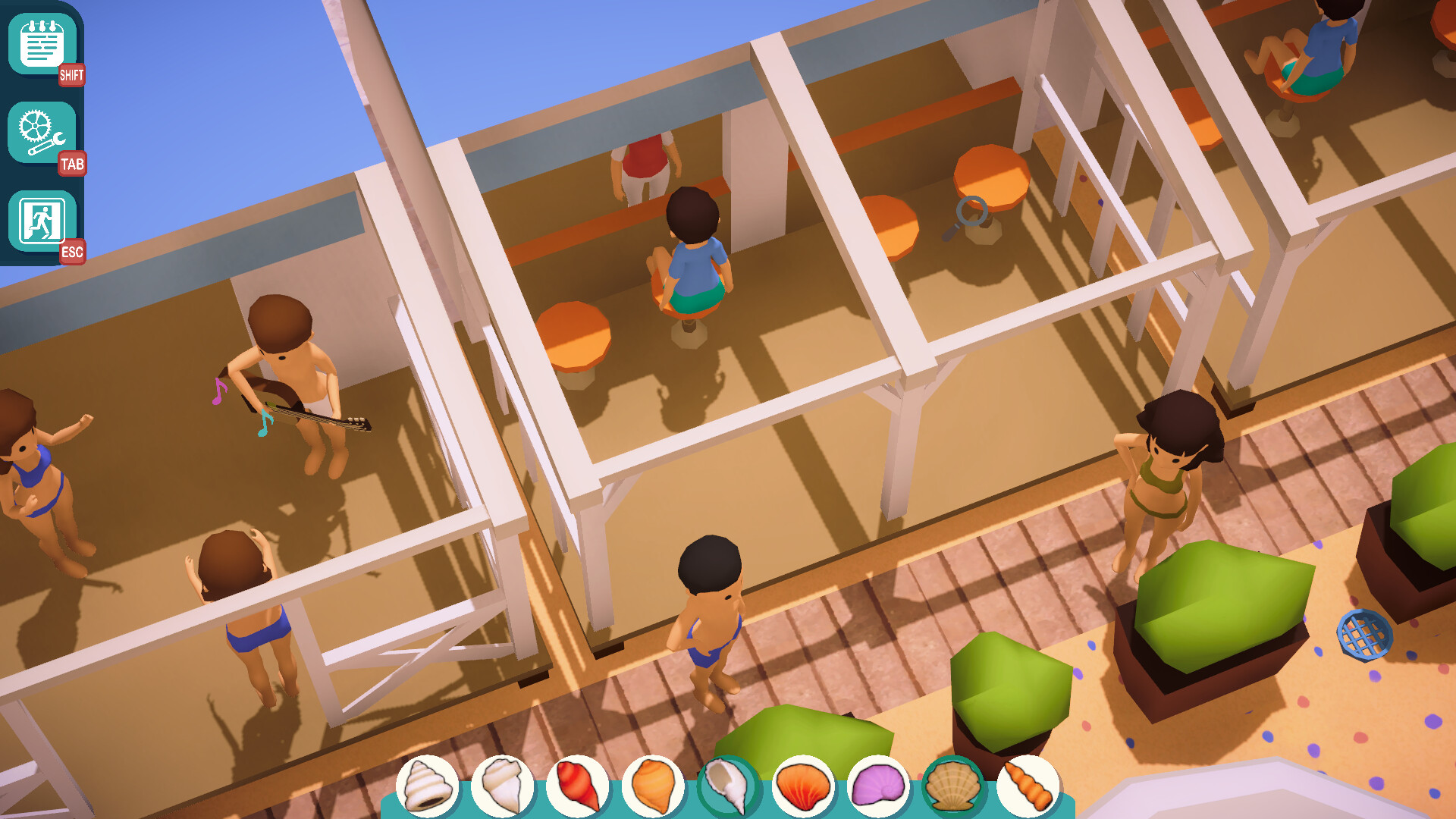Select the orange long spiral auger shell
Viewport: 1456px width, 819px height.
click(x=1028, y=786)
